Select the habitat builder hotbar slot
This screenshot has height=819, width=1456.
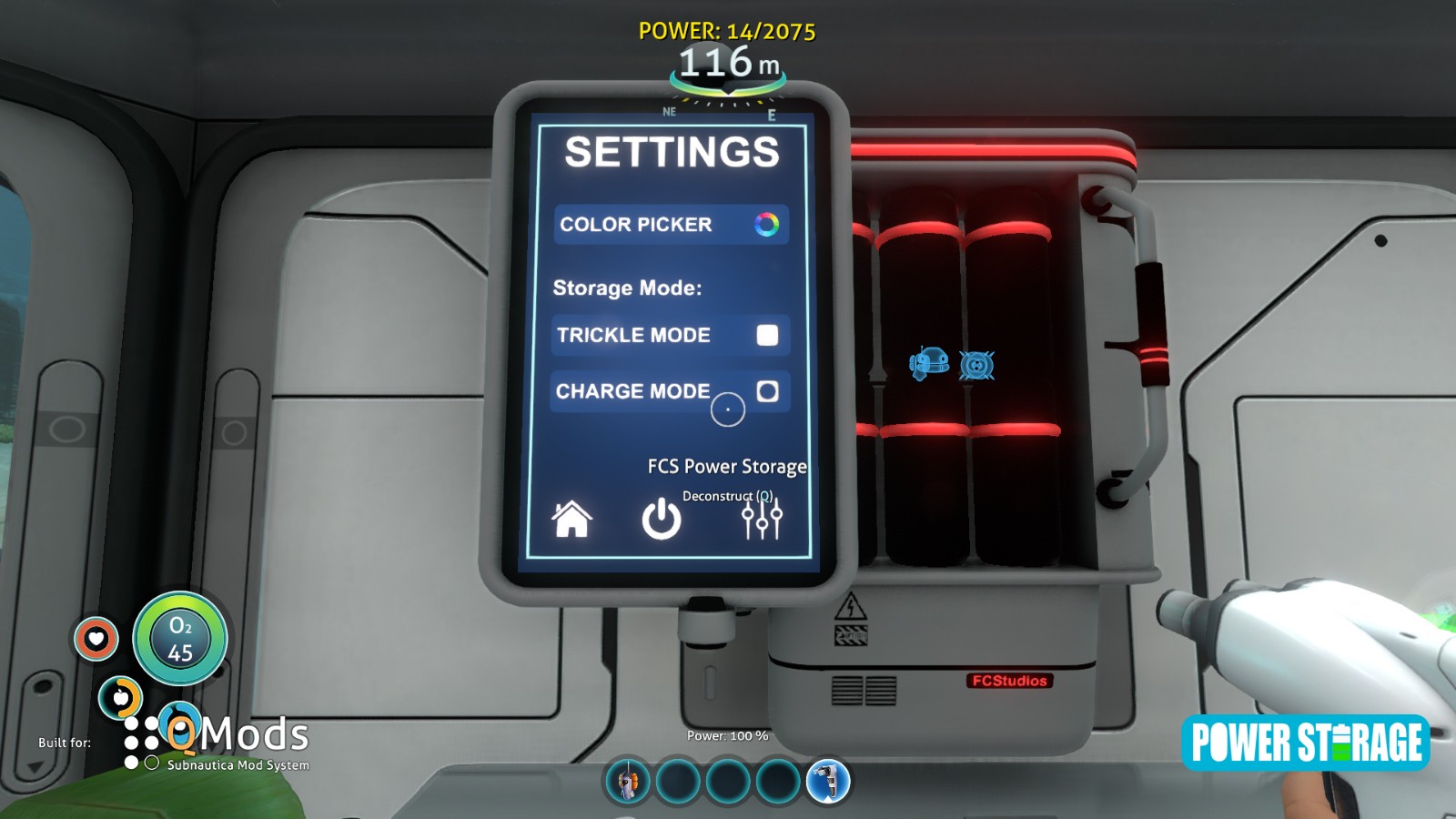pyautogui.click(x=827, y=781)
